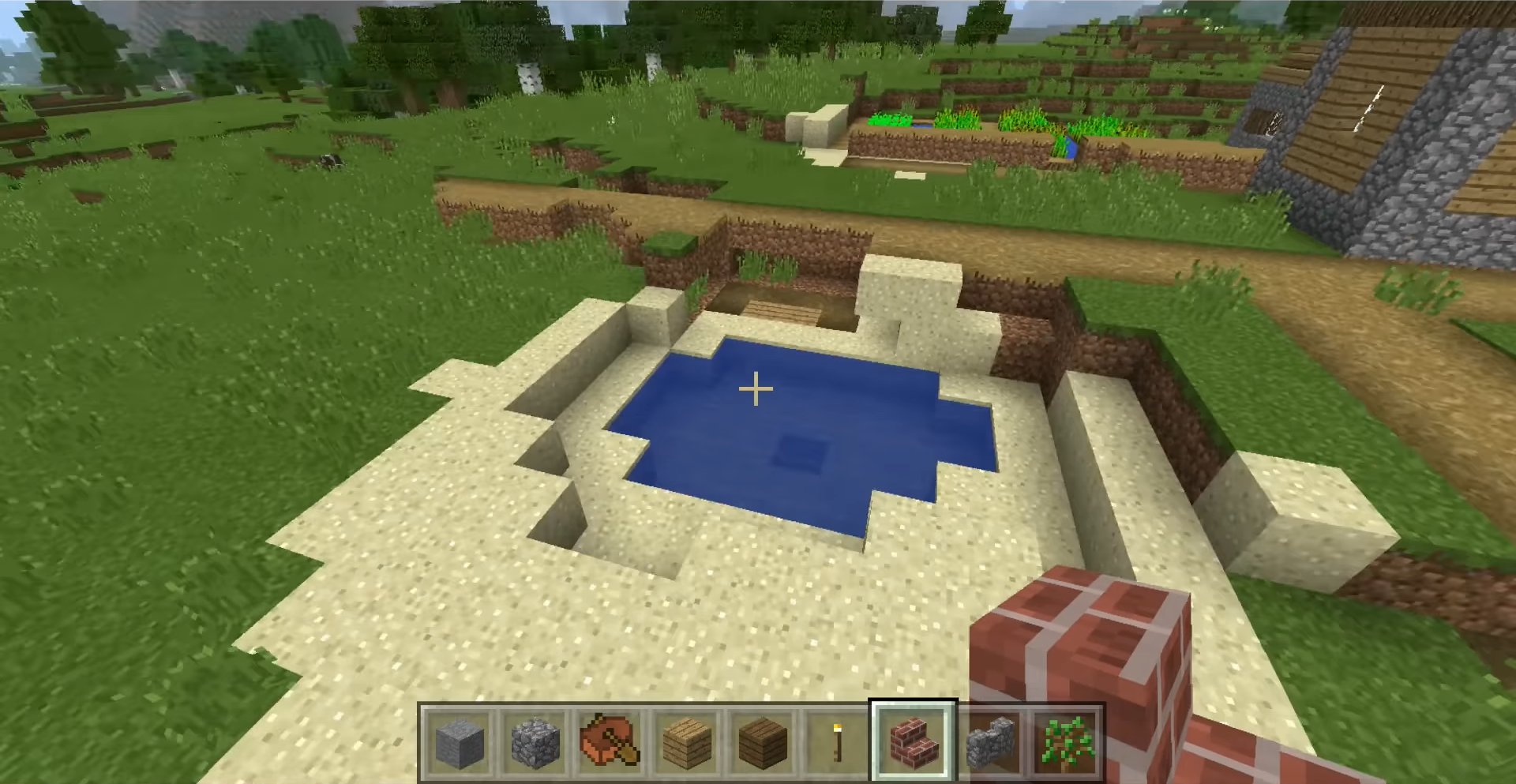1516x784 pixels.
Task: Select the torch in the hotbar
Action: click(837, 743)
